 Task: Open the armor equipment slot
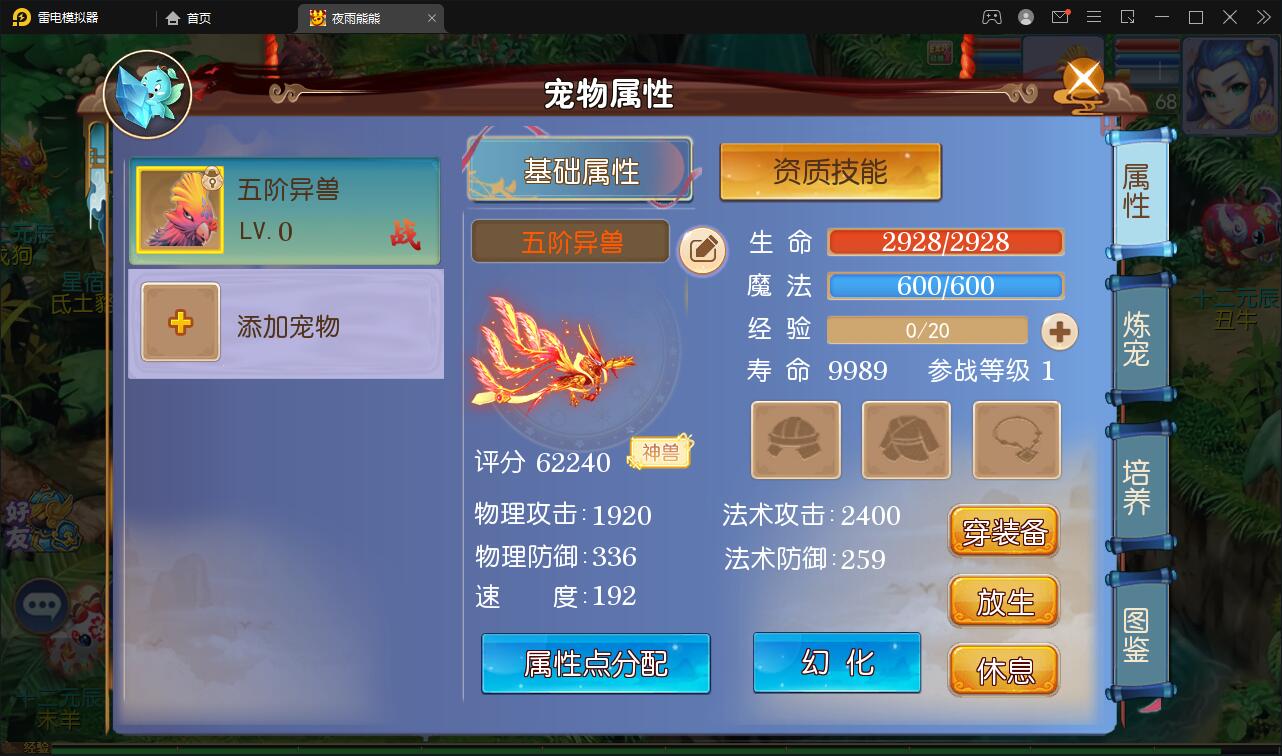[x=906, y=441]
